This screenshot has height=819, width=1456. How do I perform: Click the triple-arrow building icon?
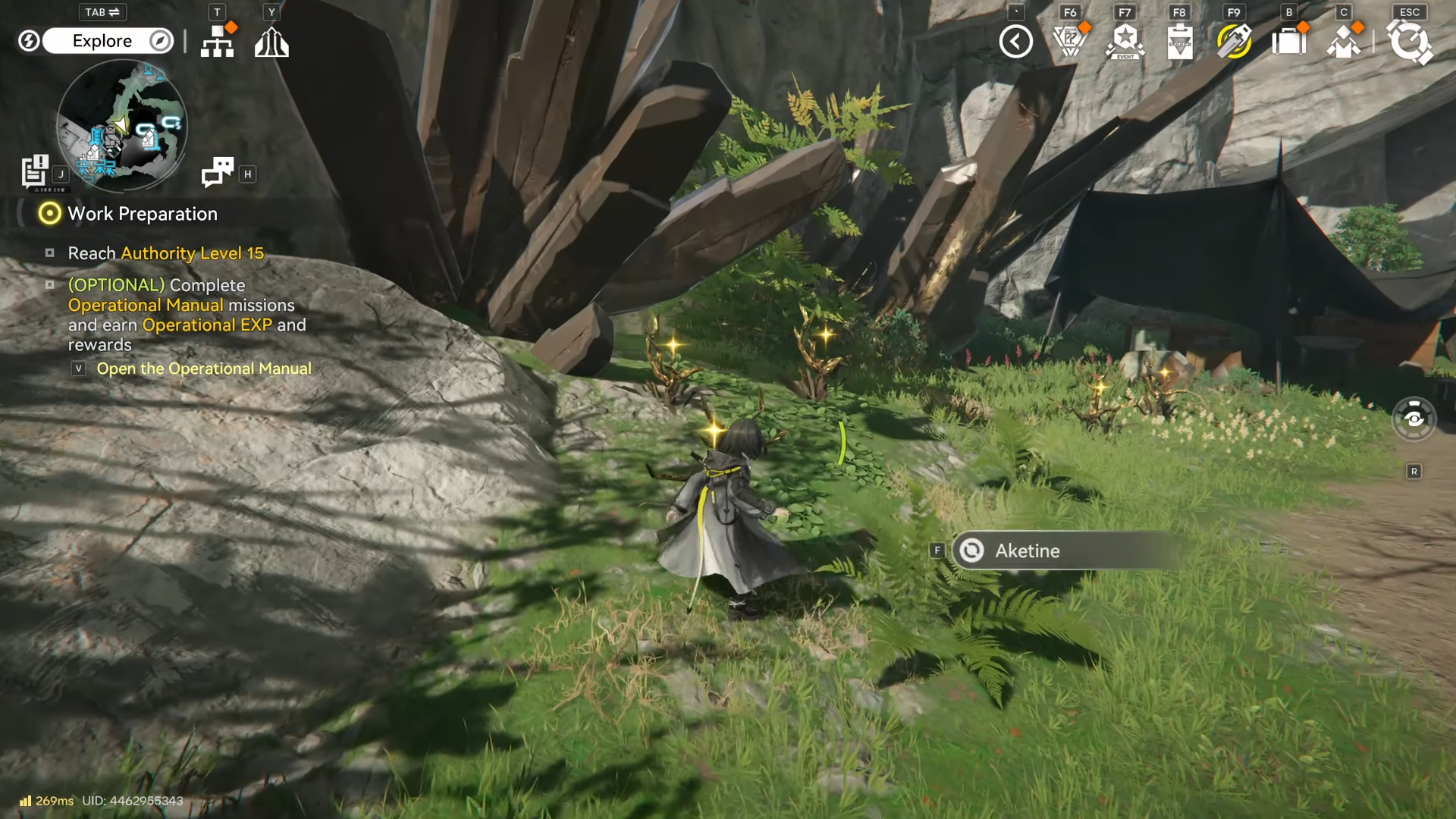click(x=271, y=42)
